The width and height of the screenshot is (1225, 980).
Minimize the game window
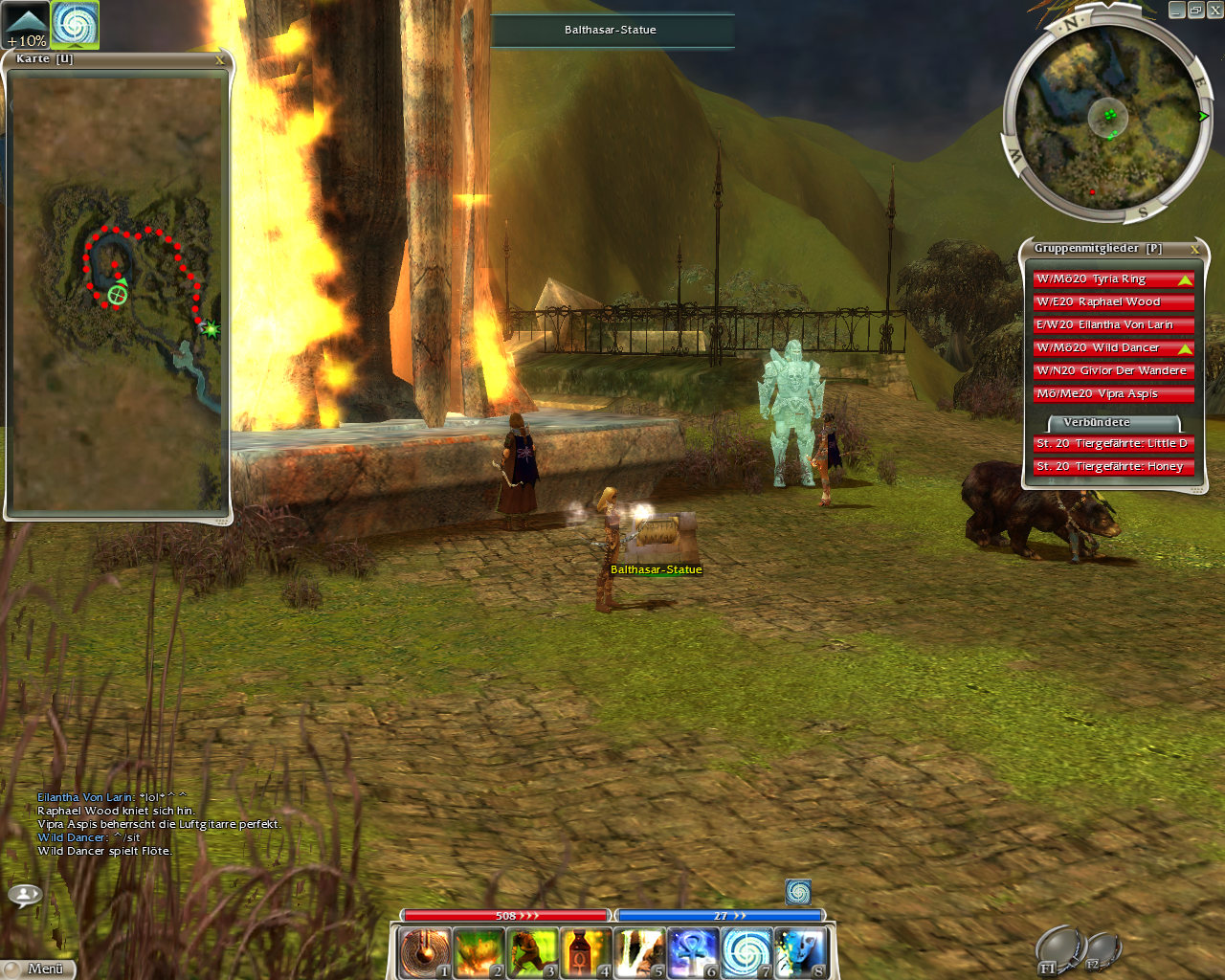pyautogui.click(x=1177, y=11)
